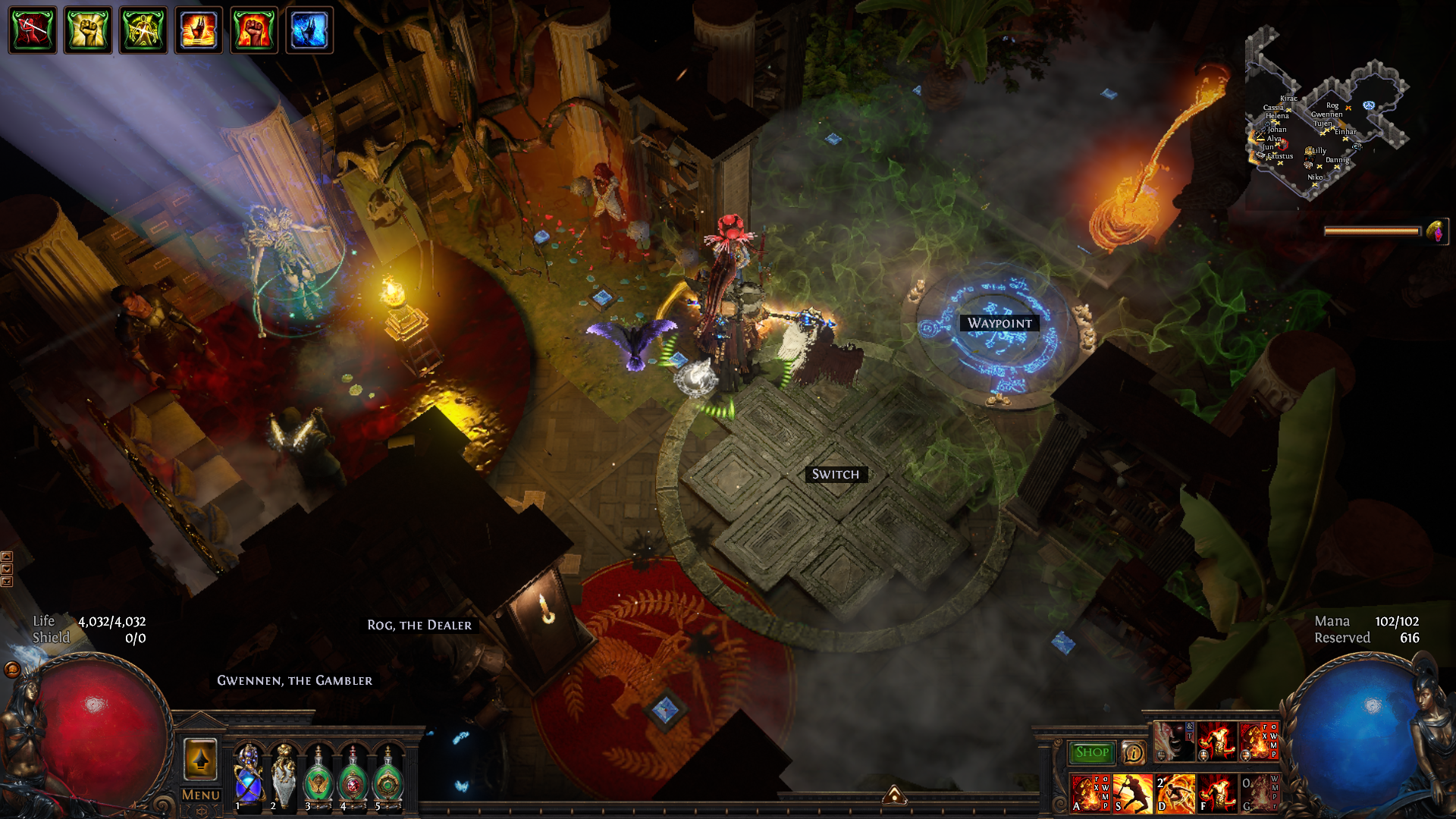Click the blue frozen hand buff icon
The image size is (1456, 819).
point(309,30)
